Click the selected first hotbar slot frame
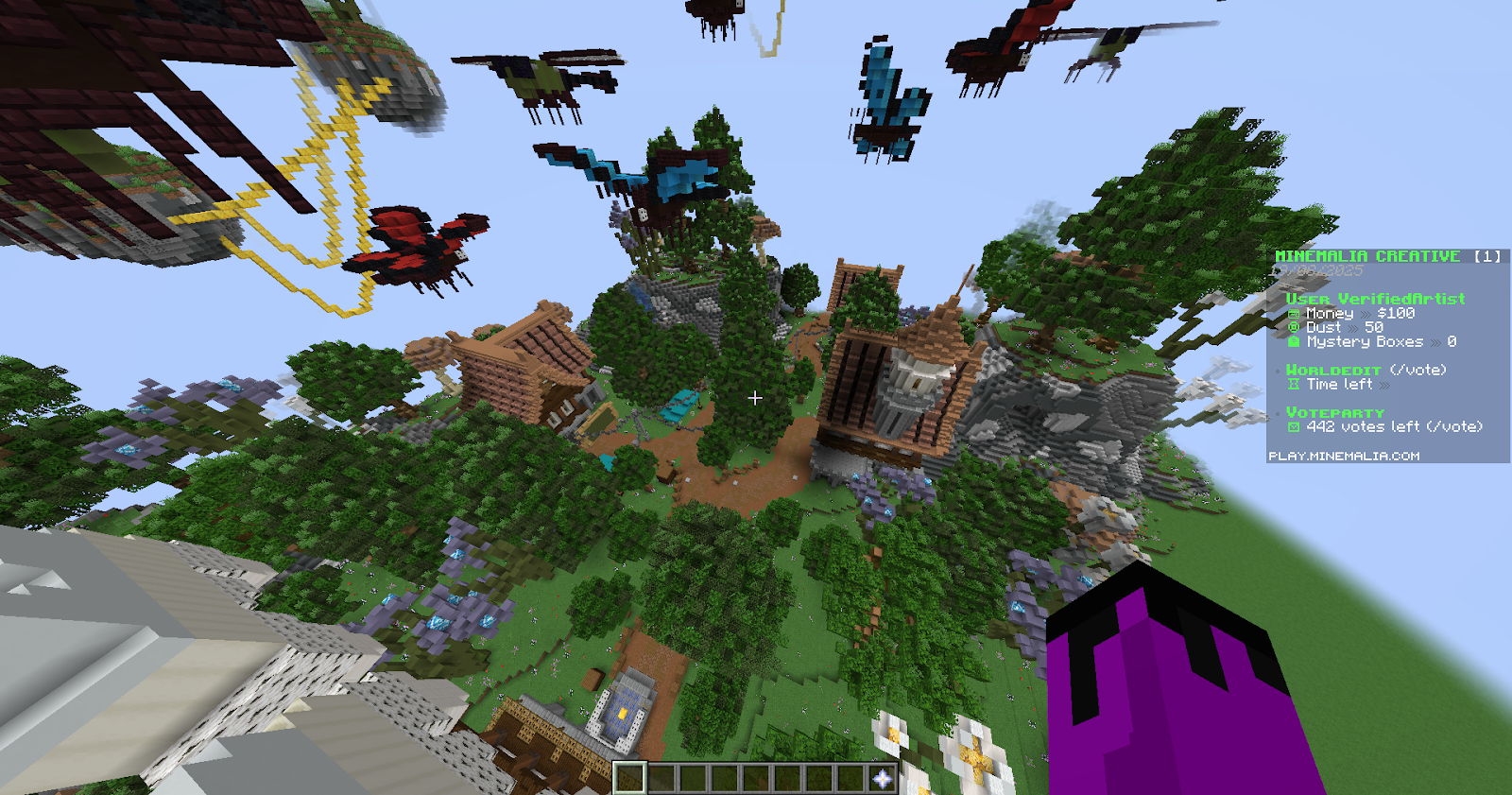The height and width of the screenshot is (795, 1512). tap(629, 776)
